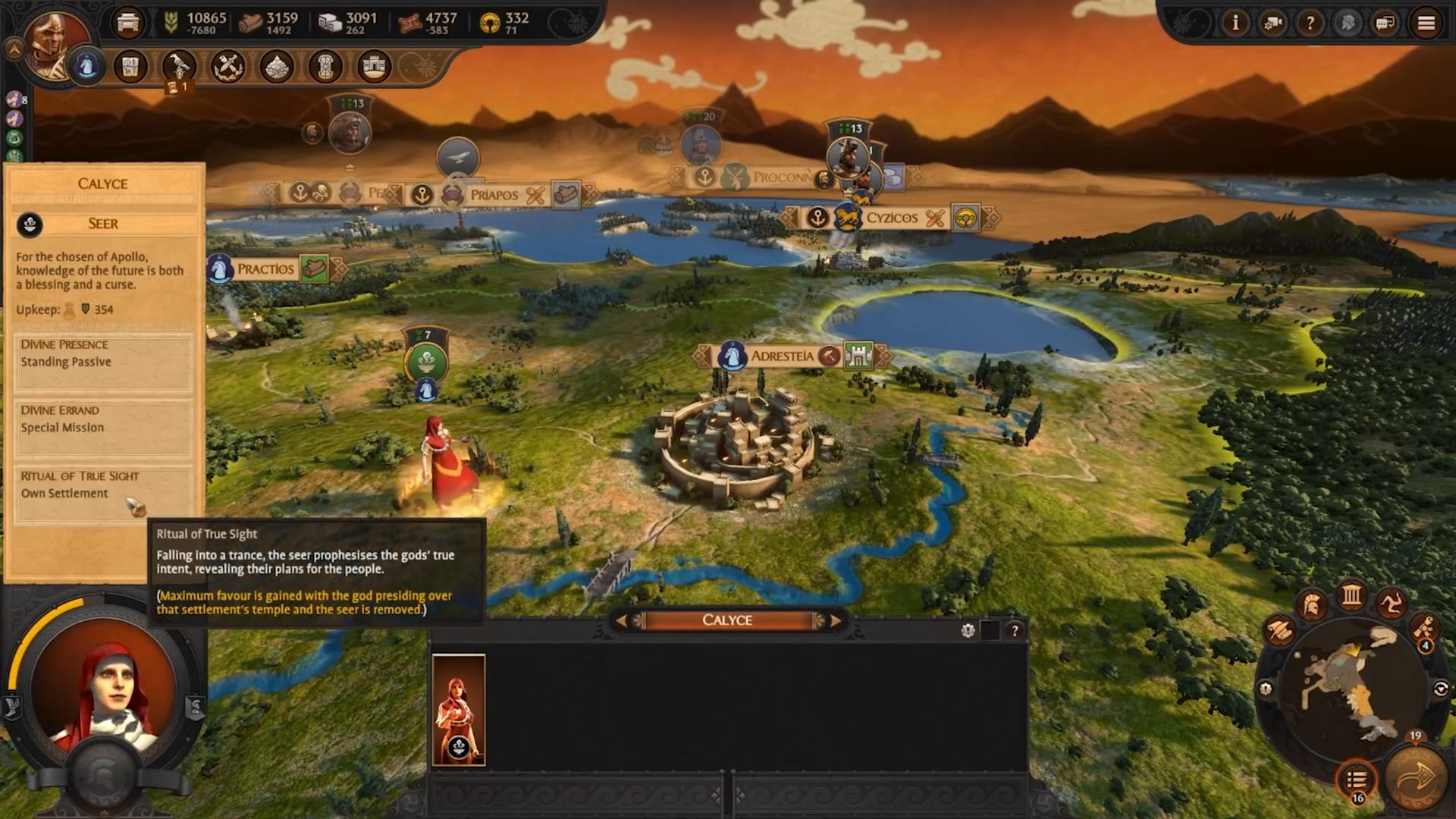Open the chat speech-bubble button
The height and width of the screenshot is (819, 1456).
1385,24
